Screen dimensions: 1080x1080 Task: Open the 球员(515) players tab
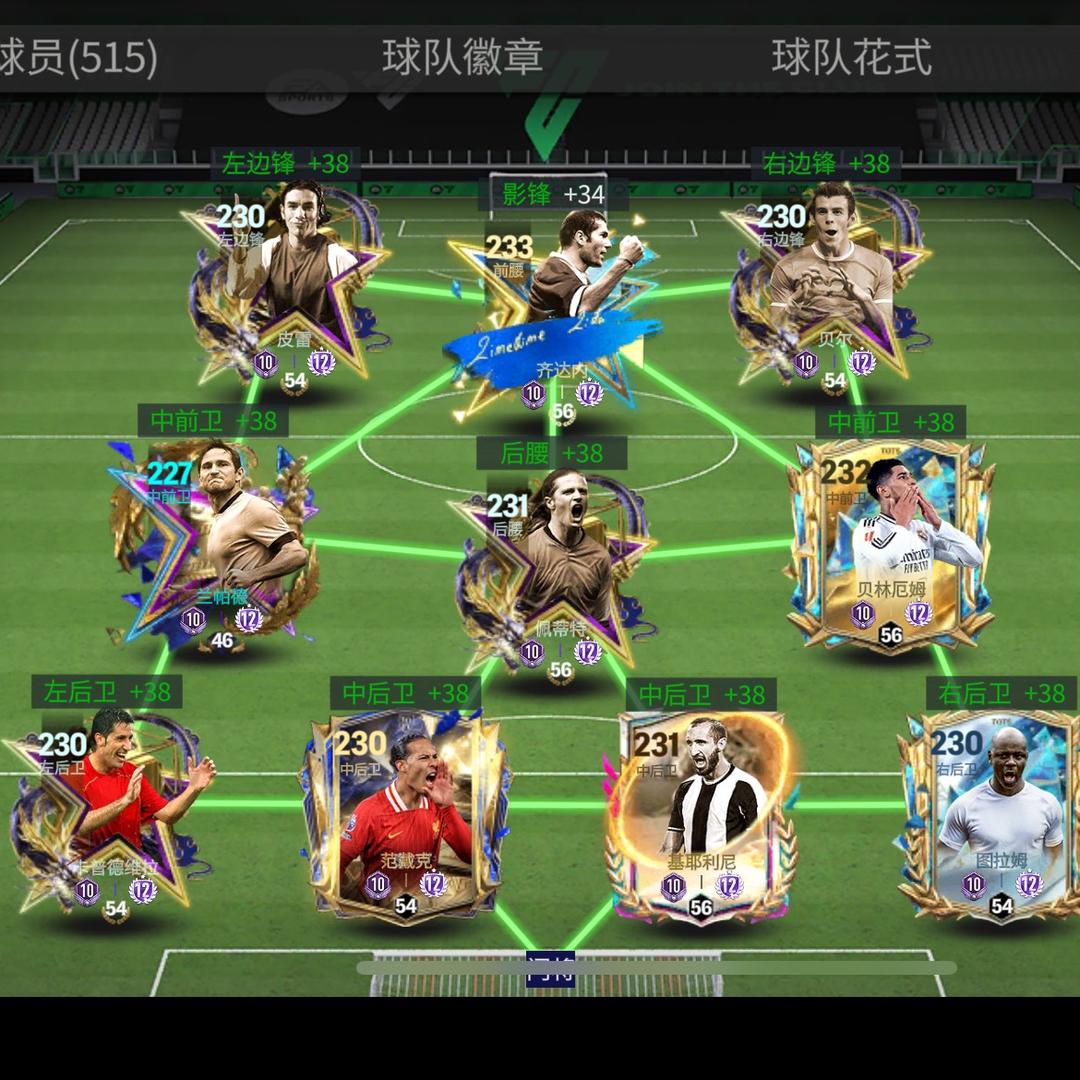(78, 58)
